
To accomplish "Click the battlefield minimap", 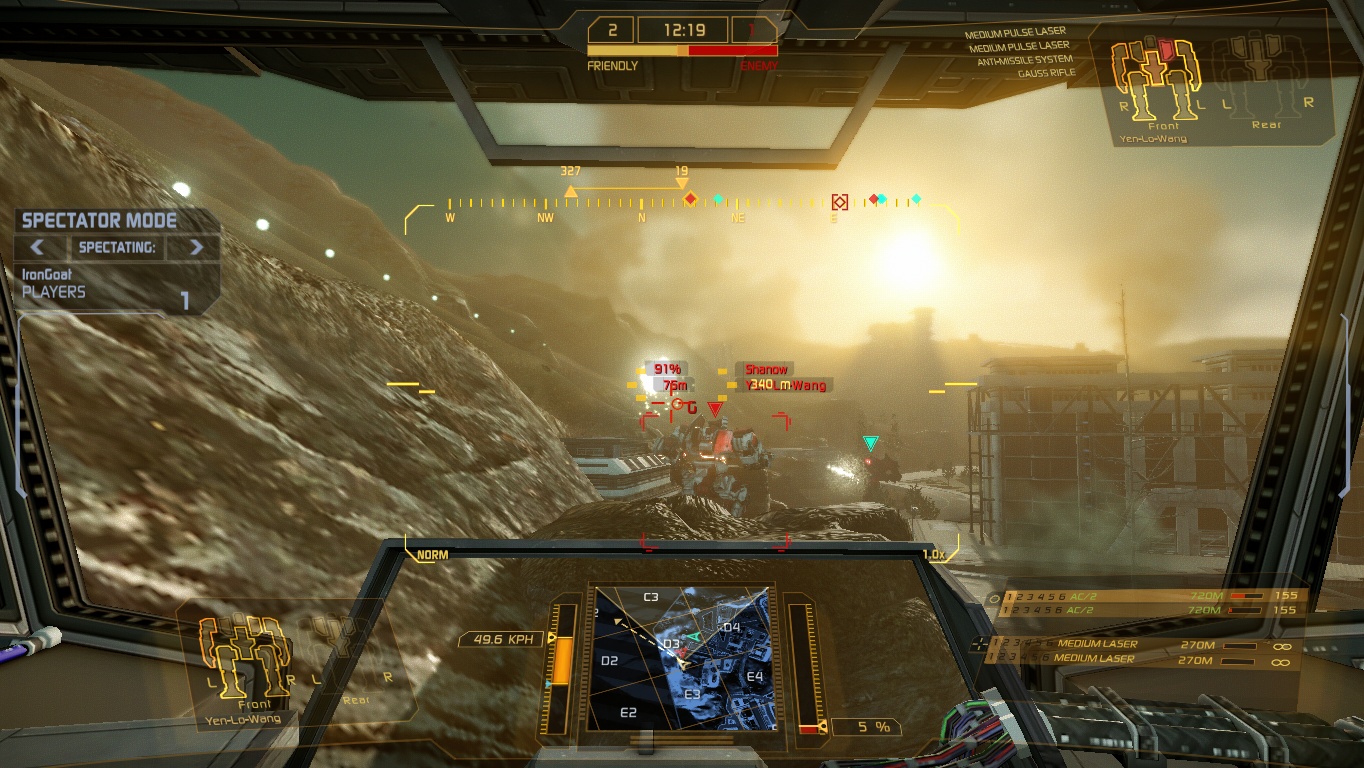I will click(681, 658).
